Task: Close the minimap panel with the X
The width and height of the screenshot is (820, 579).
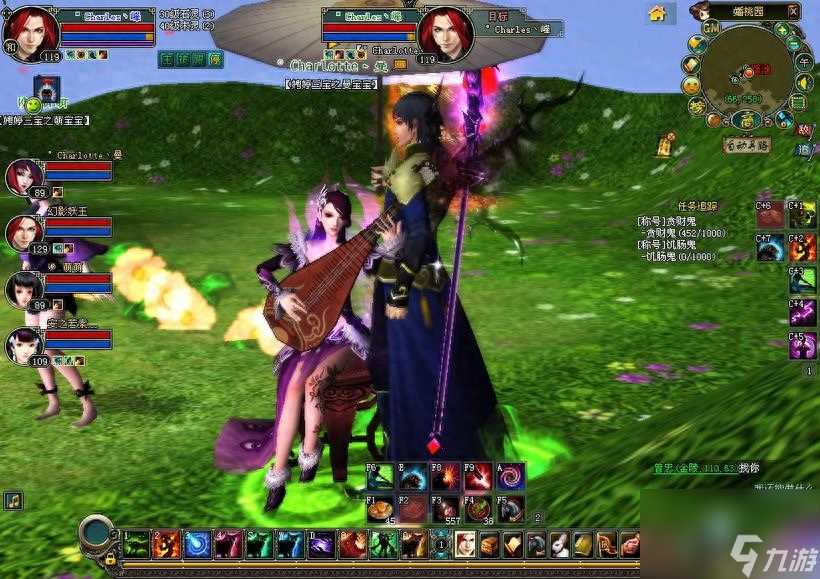Action: coord(793,11)
